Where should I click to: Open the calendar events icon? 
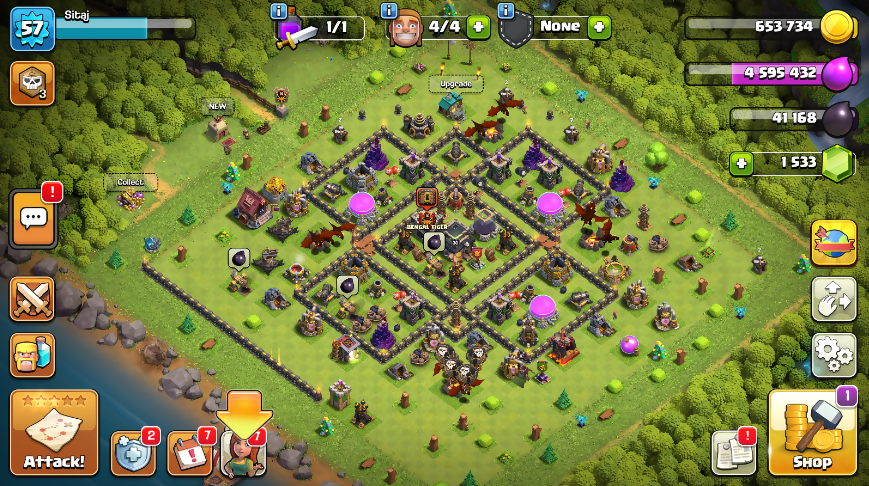pos(189,453)
